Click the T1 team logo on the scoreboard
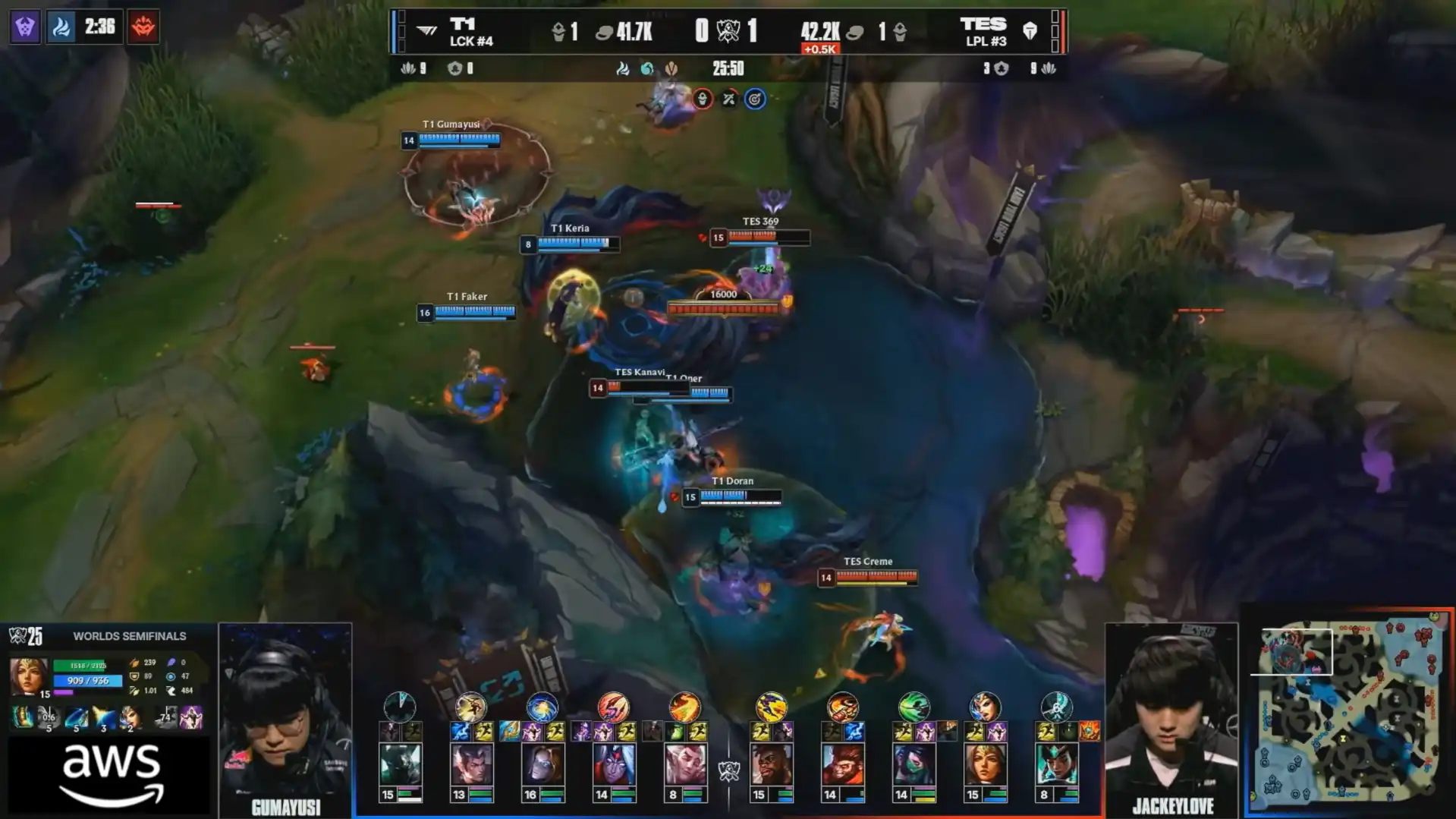The width and height of the screenshot is (1456, 819). (427, 31)
